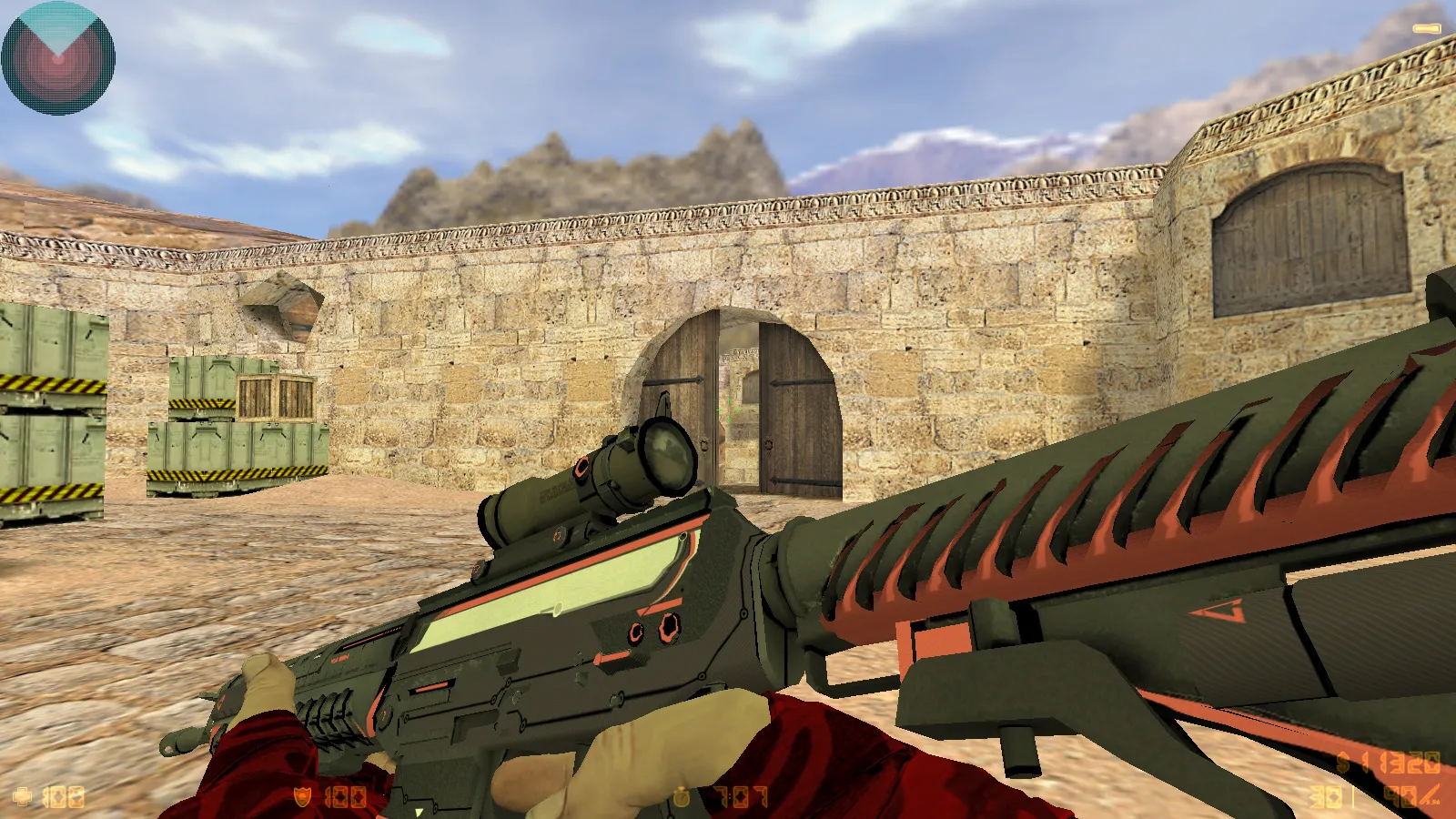Click the dollar sign next to 11320
Screen dimensions: 1456x819
(1342, 763)
